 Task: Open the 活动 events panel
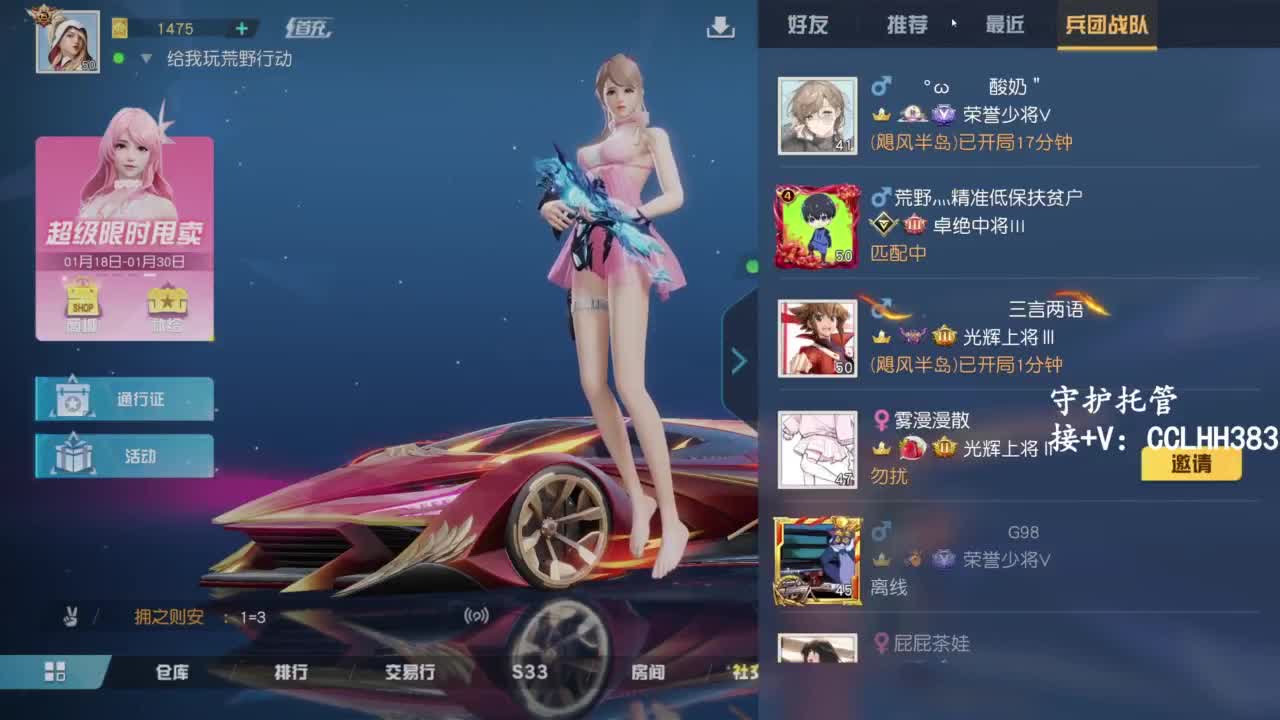click(x=124, y=455)
